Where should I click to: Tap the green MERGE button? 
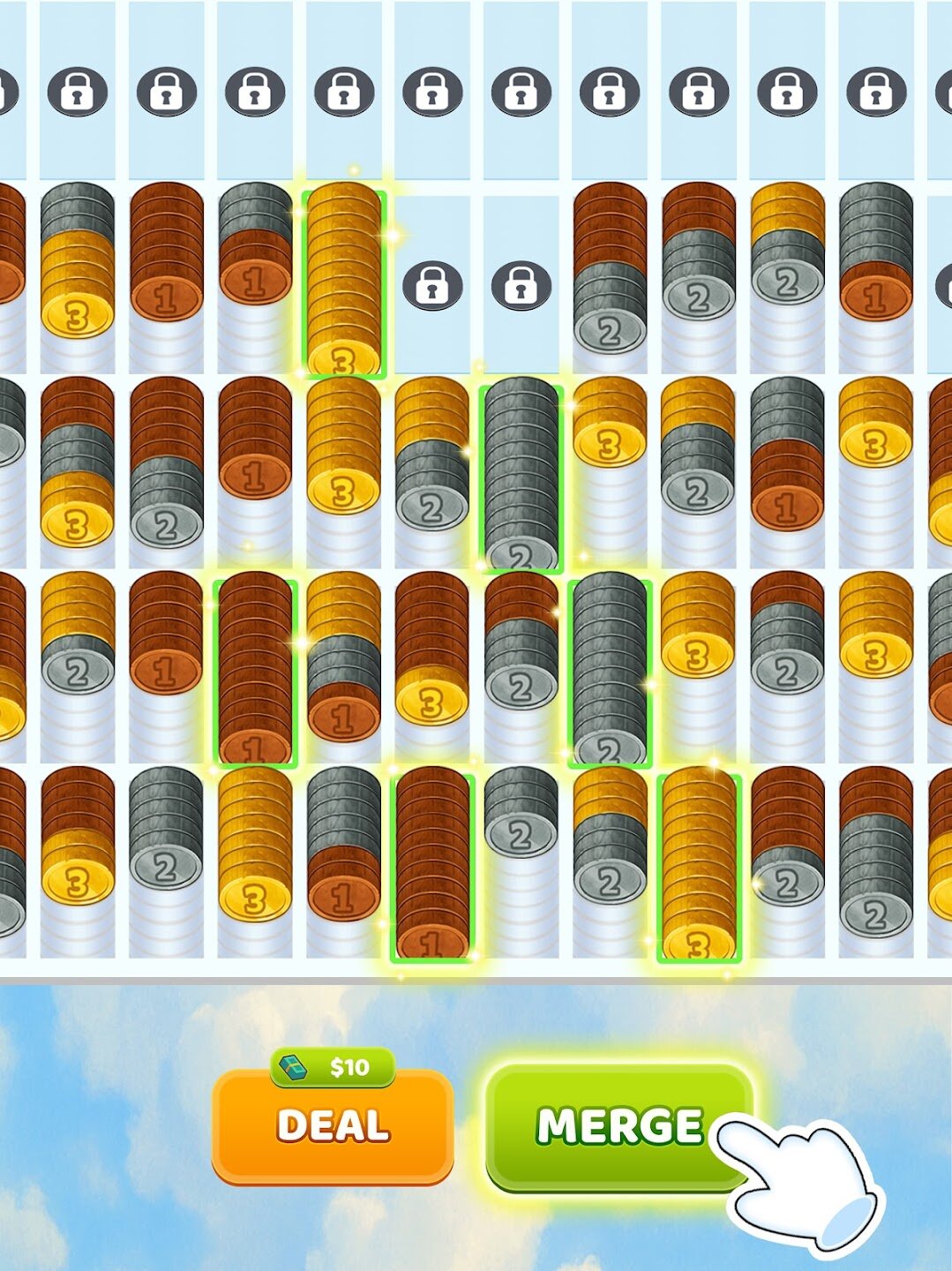pos(618,1125)
